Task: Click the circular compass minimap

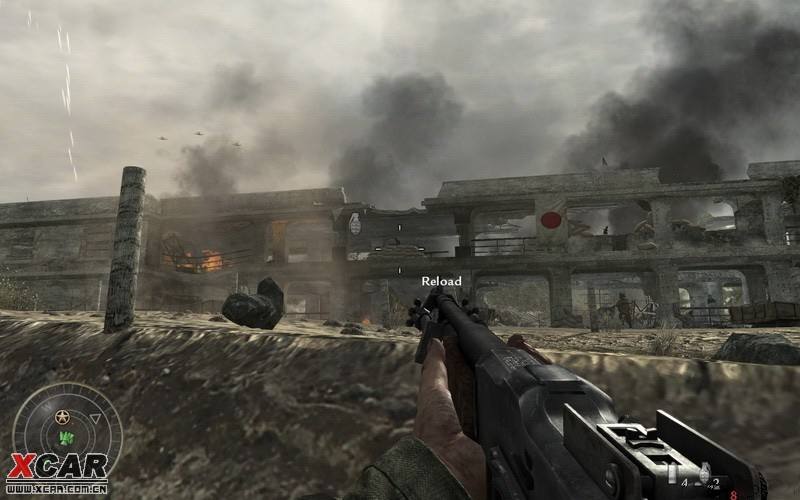Action: (x=67, y=431)
